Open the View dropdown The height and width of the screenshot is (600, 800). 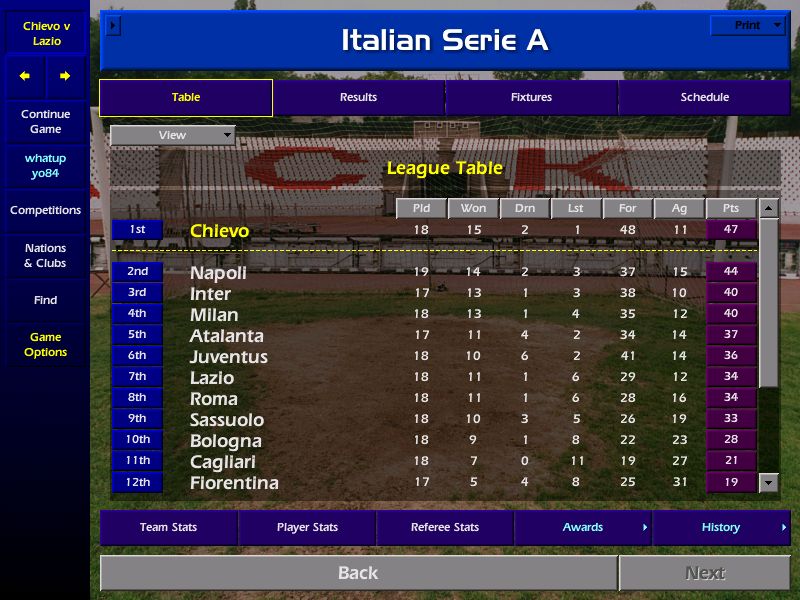tap(172, 135)
